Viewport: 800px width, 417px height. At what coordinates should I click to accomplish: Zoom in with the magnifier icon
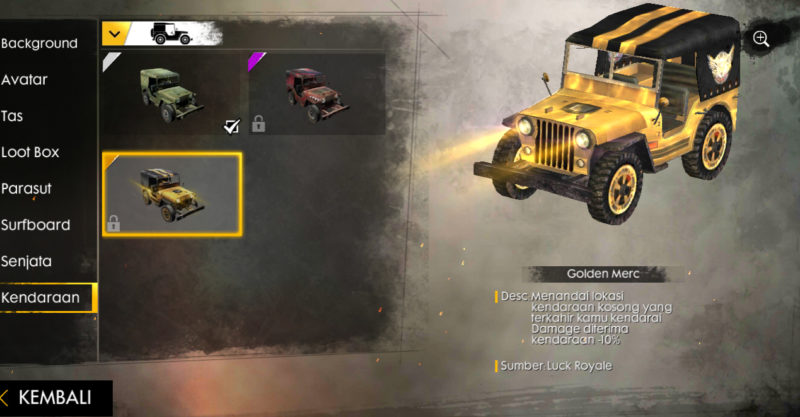point(761,39)
